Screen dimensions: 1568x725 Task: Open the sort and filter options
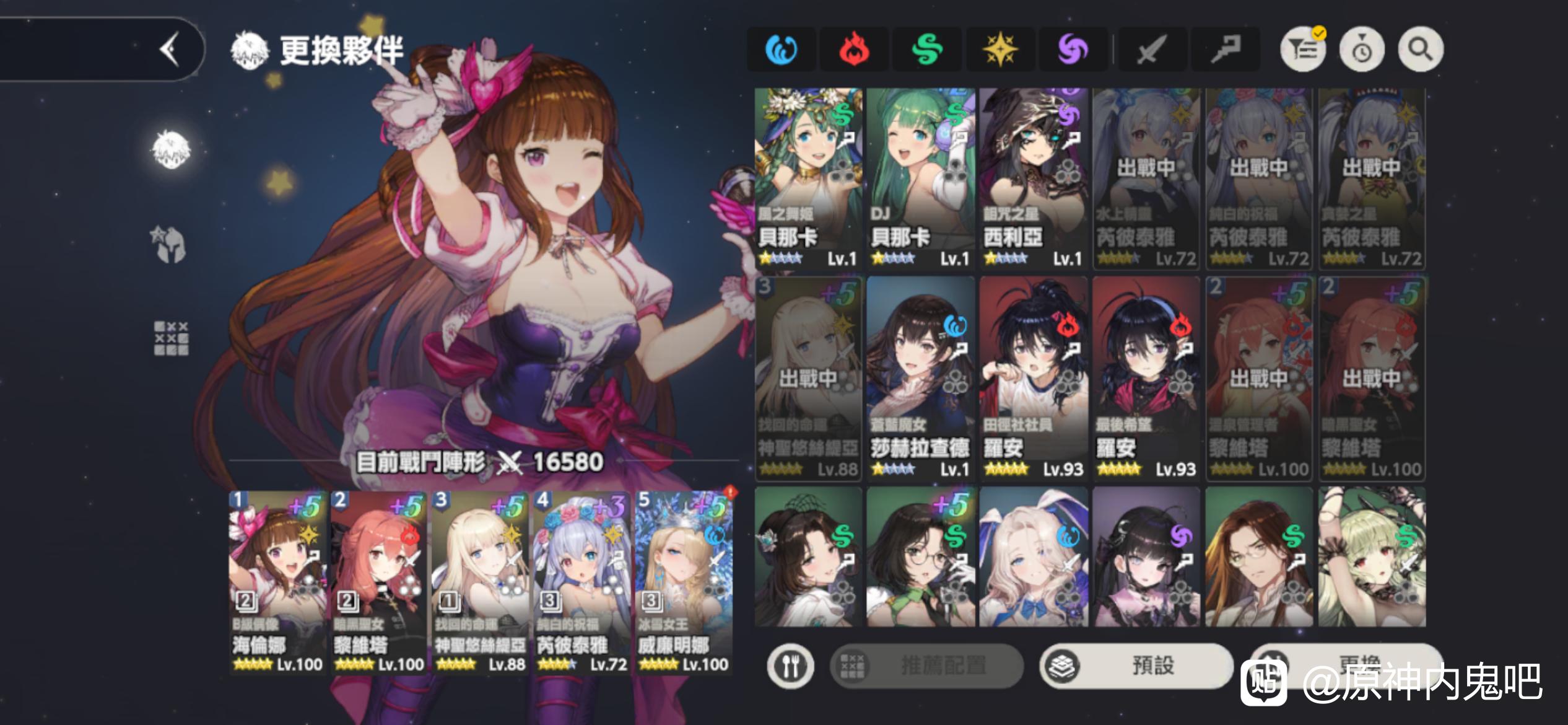1303,49
